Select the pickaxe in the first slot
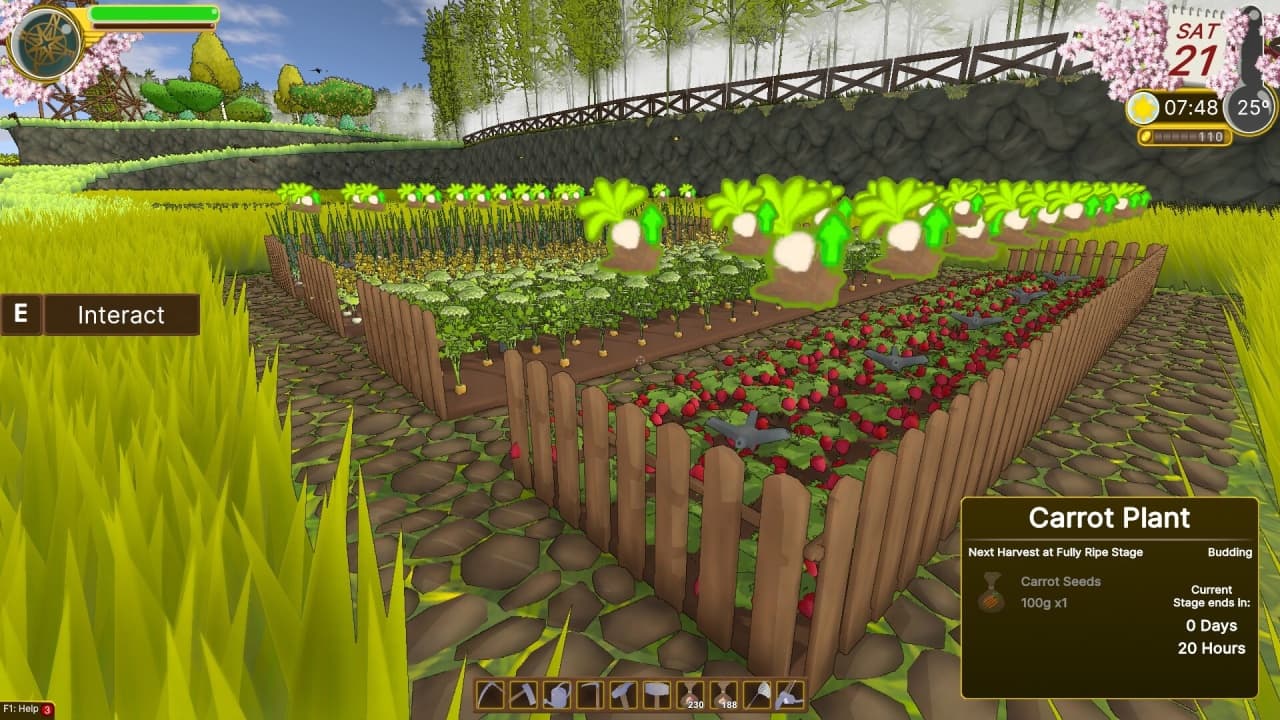The height and width of the screenshot is (720, 1280). point(490,694)
